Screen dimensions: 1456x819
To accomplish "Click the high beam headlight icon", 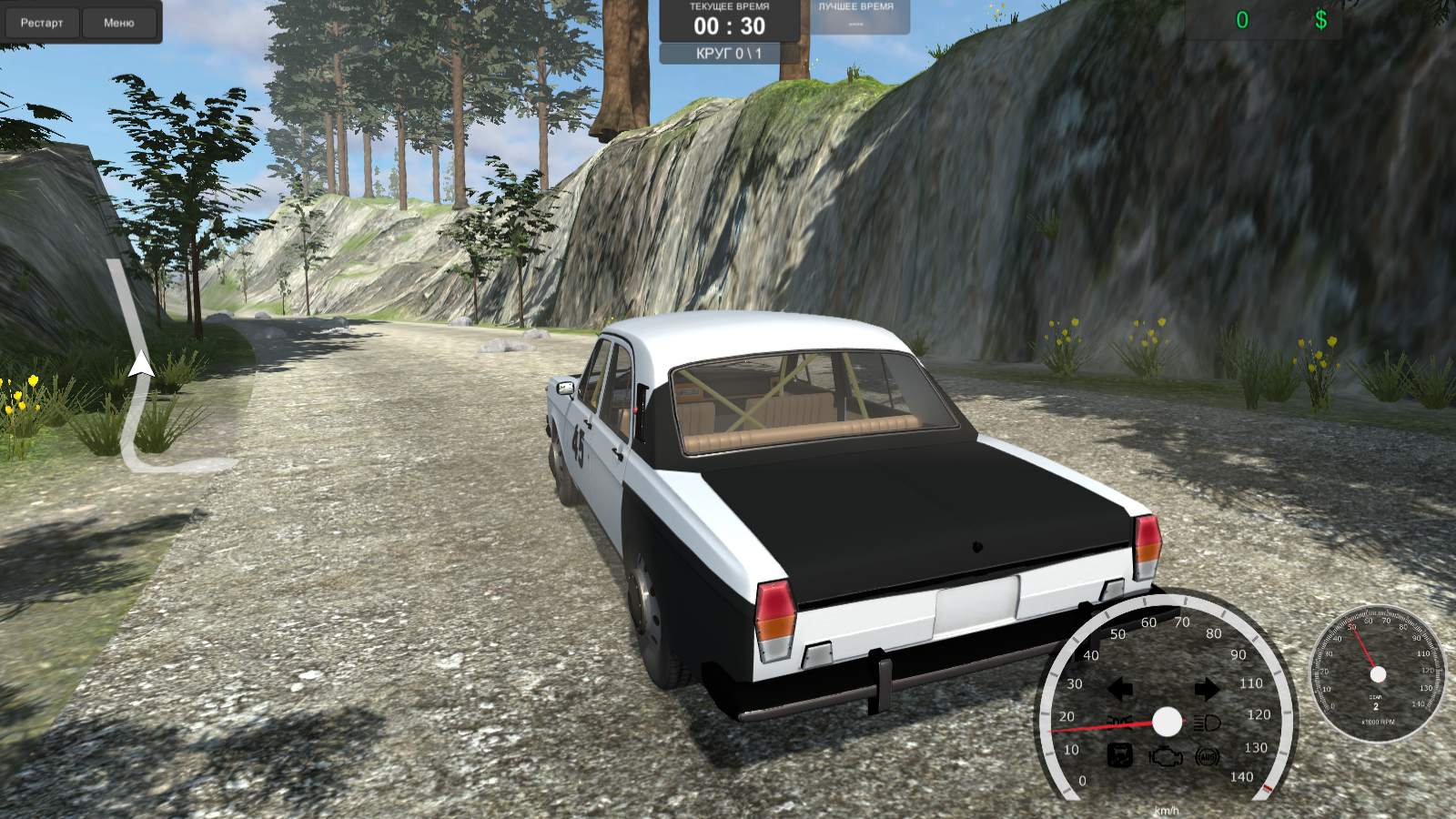I will pos(1206,722).
